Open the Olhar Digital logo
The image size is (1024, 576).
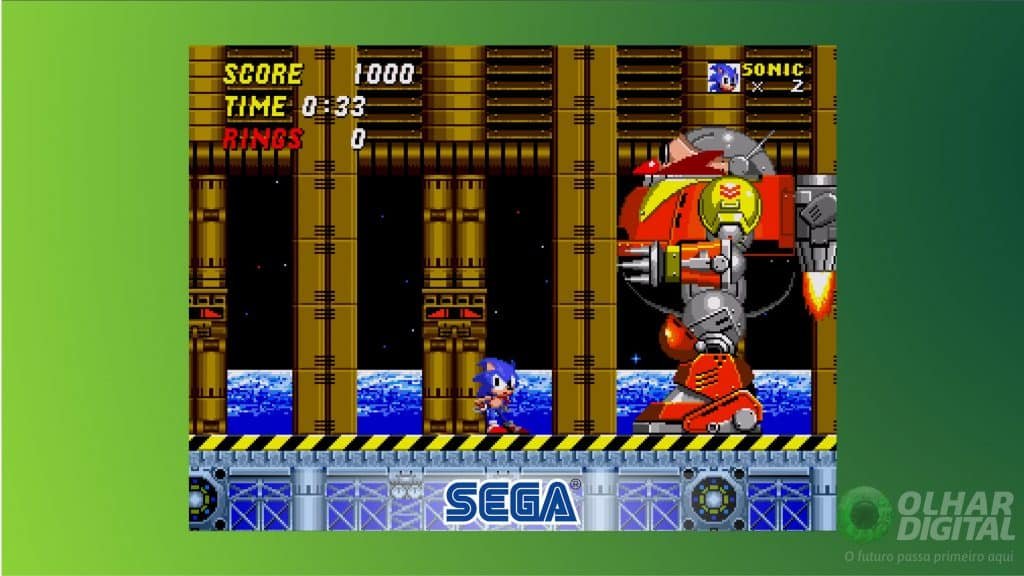click(x=928, y=515)
